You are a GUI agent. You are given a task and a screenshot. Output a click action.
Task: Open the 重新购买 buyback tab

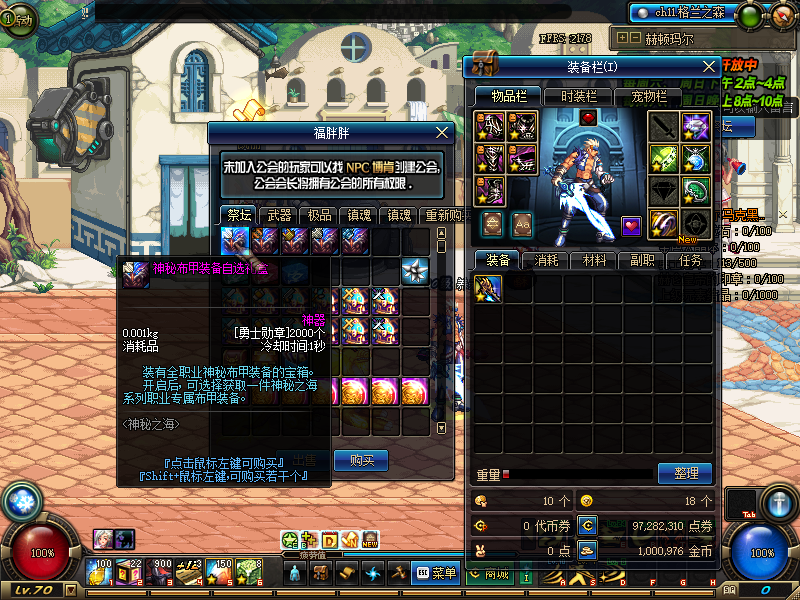tap(439, 215)
